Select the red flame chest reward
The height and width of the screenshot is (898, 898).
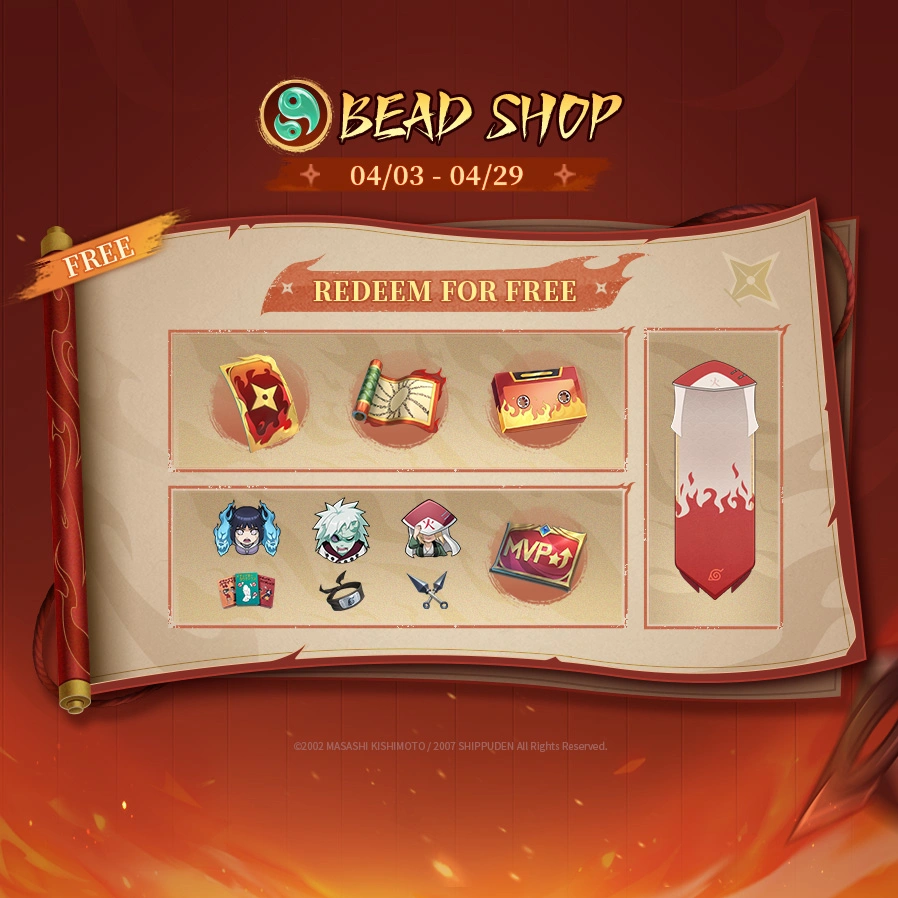click(538, 401)
